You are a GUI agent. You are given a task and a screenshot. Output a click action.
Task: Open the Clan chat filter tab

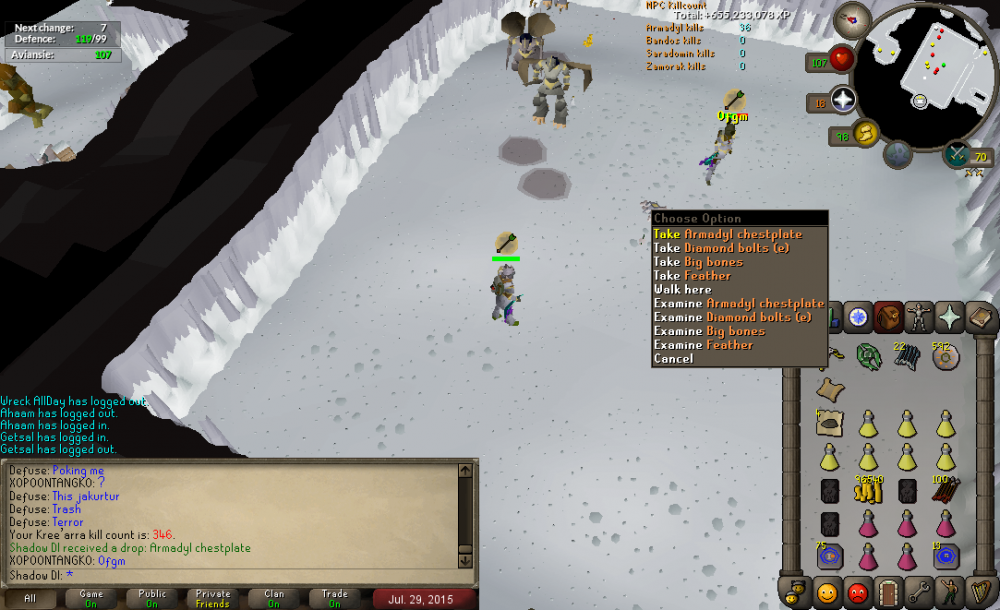click(273, 598)
